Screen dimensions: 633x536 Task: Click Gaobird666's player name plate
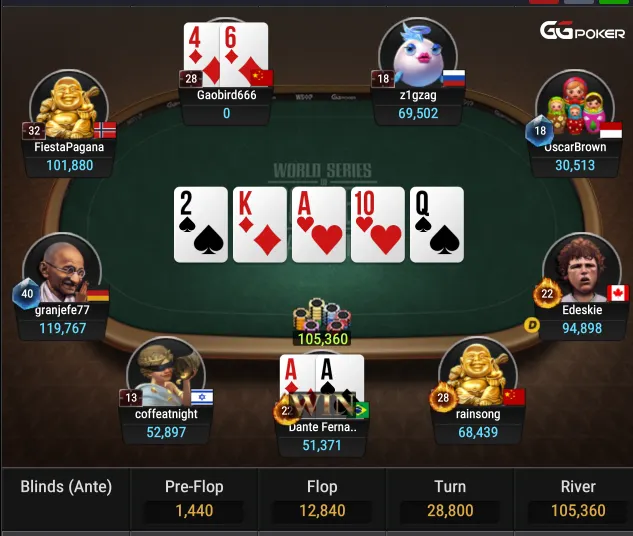[226, 104]
